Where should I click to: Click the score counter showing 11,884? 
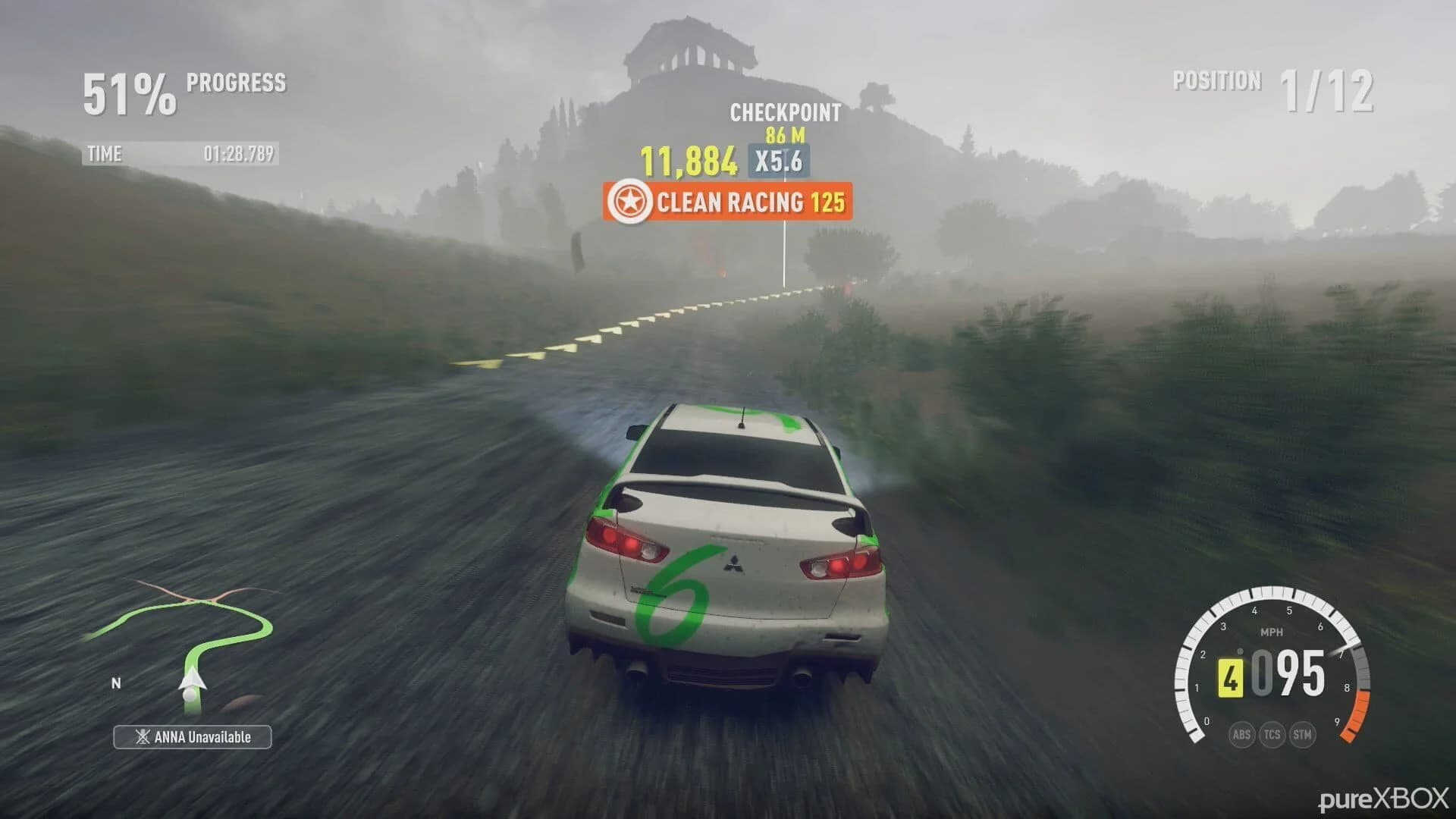[x=689, y=161]
